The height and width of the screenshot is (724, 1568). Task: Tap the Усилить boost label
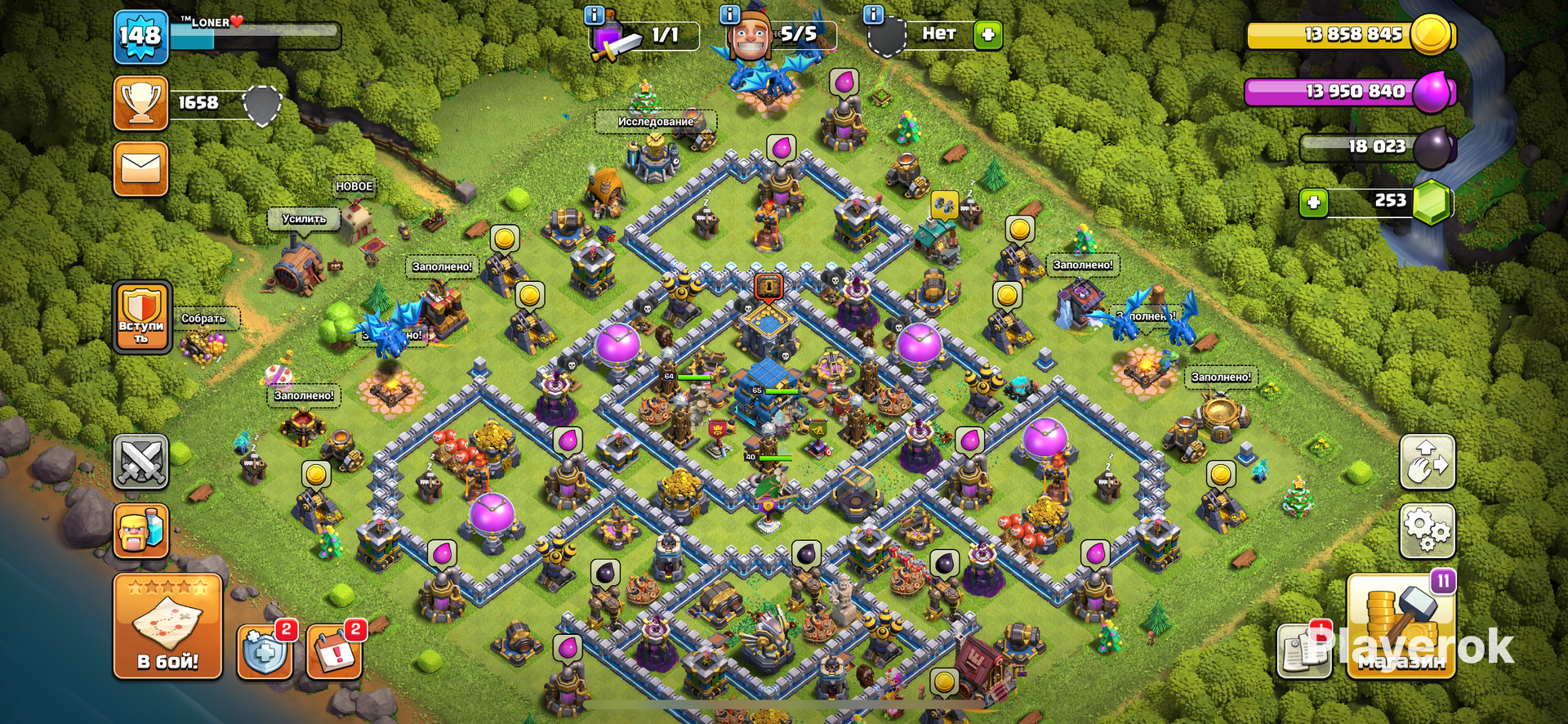tap(304, 219)
